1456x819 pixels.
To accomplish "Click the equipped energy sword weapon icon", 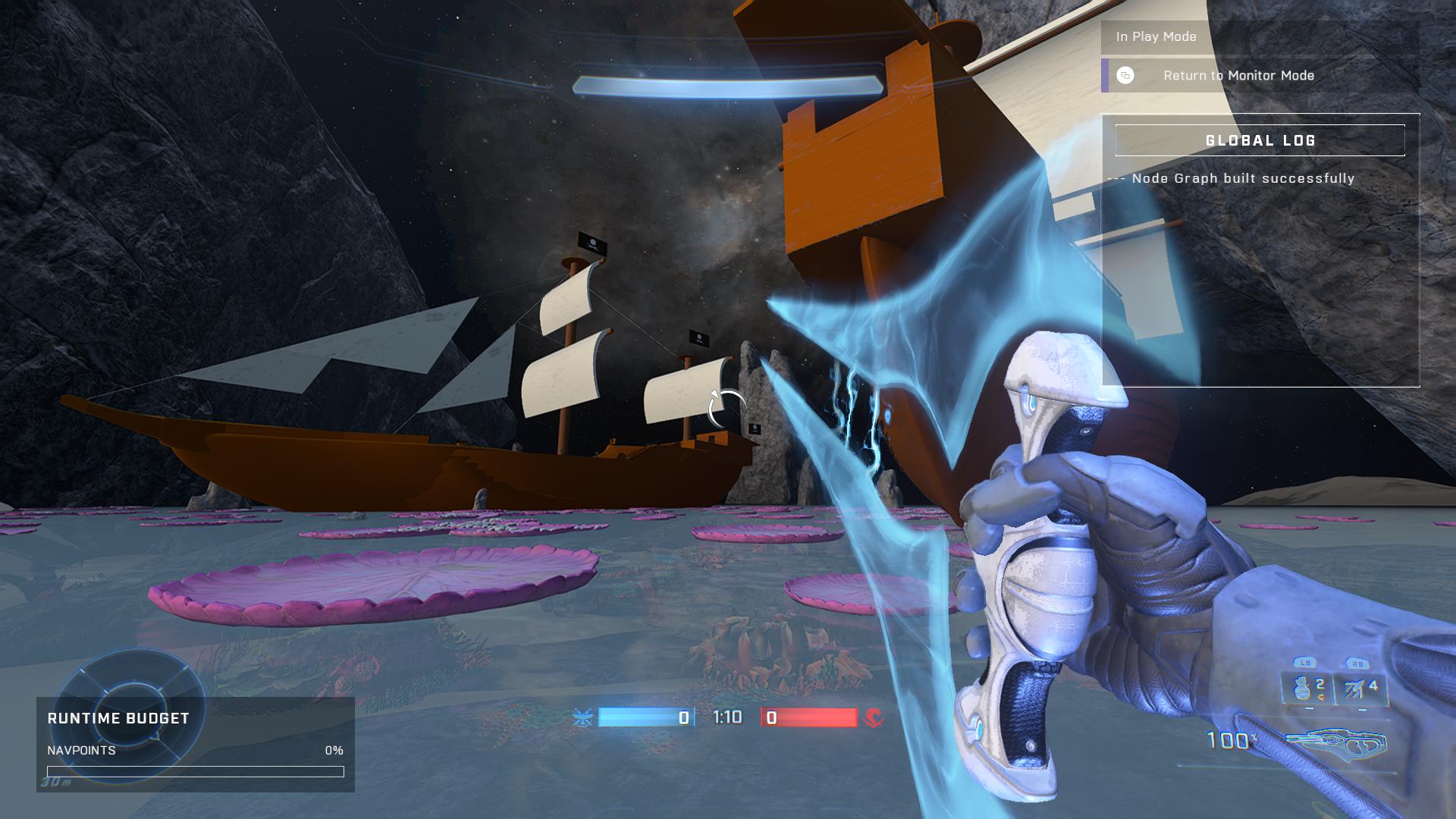I will 1338,743.
